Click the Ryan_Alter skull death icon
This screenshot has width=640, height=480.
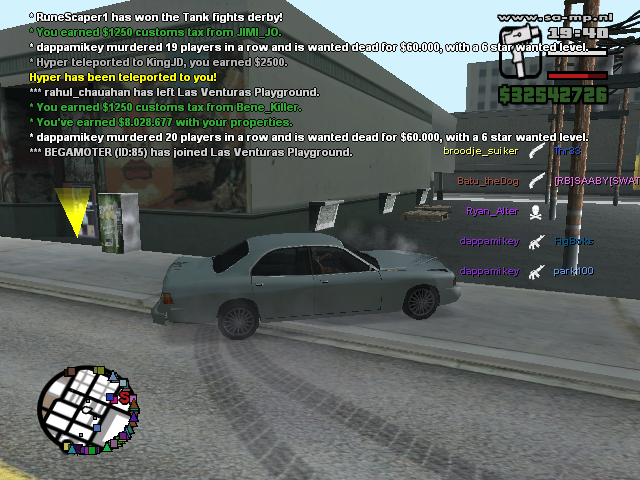(535, 211)
